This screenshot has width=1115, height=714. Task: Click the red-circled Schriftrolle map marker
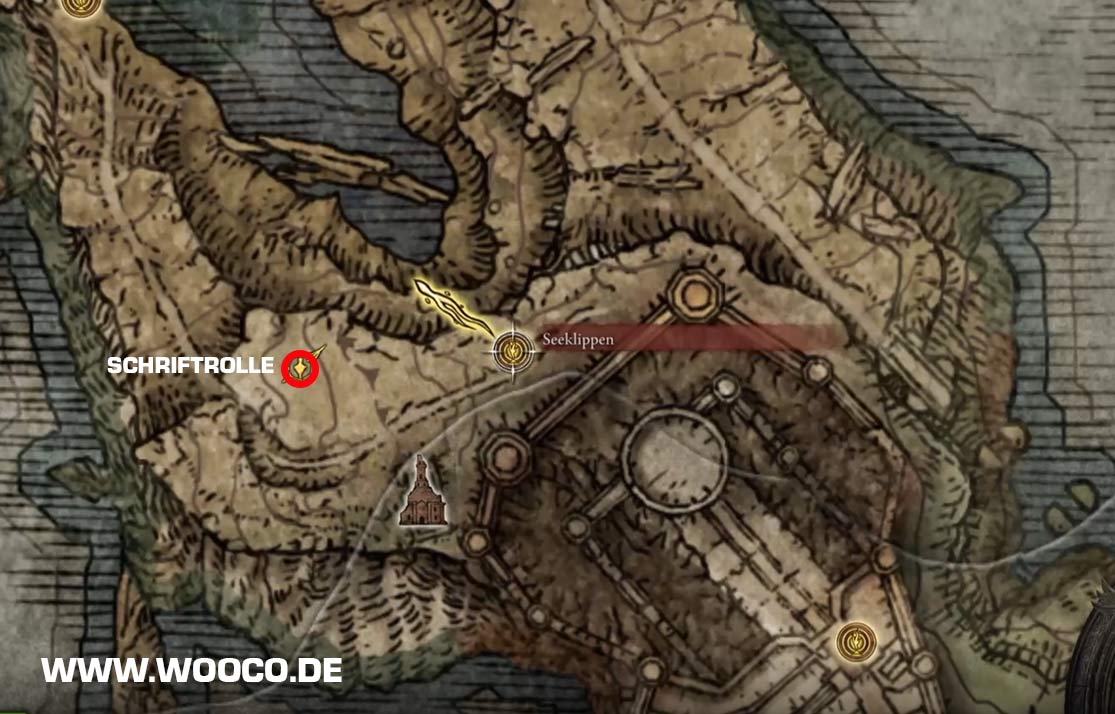coord(300,369)
